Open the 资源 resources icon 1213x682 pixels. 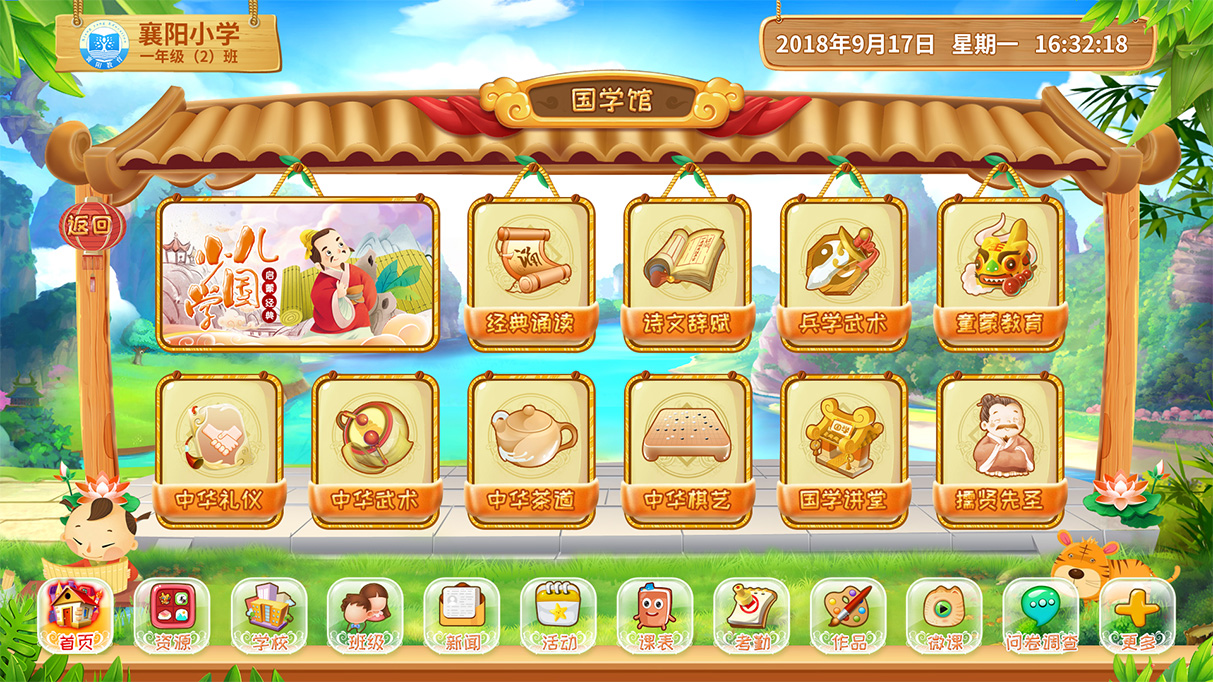[172, 615]
